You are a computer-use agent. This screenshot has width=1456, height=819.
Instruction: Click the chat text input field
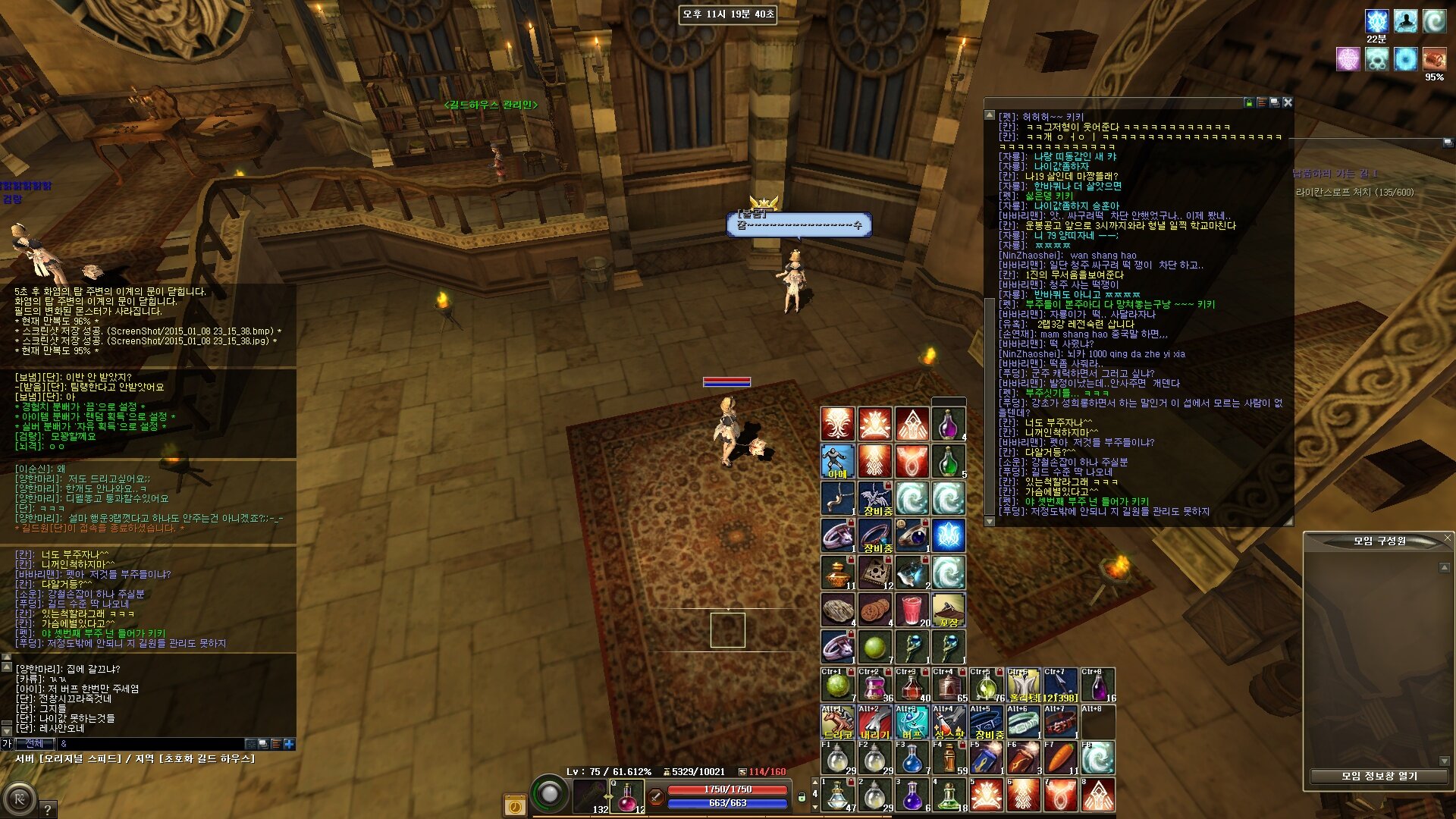[152, 744]
